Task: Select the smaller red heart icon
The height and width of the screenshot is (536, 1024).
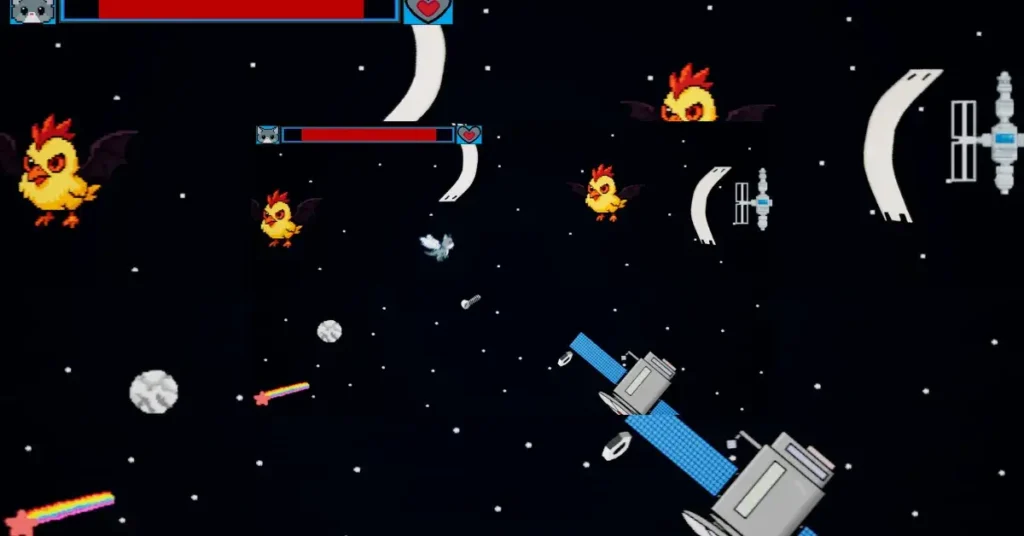Action: [x=469, y=135]
